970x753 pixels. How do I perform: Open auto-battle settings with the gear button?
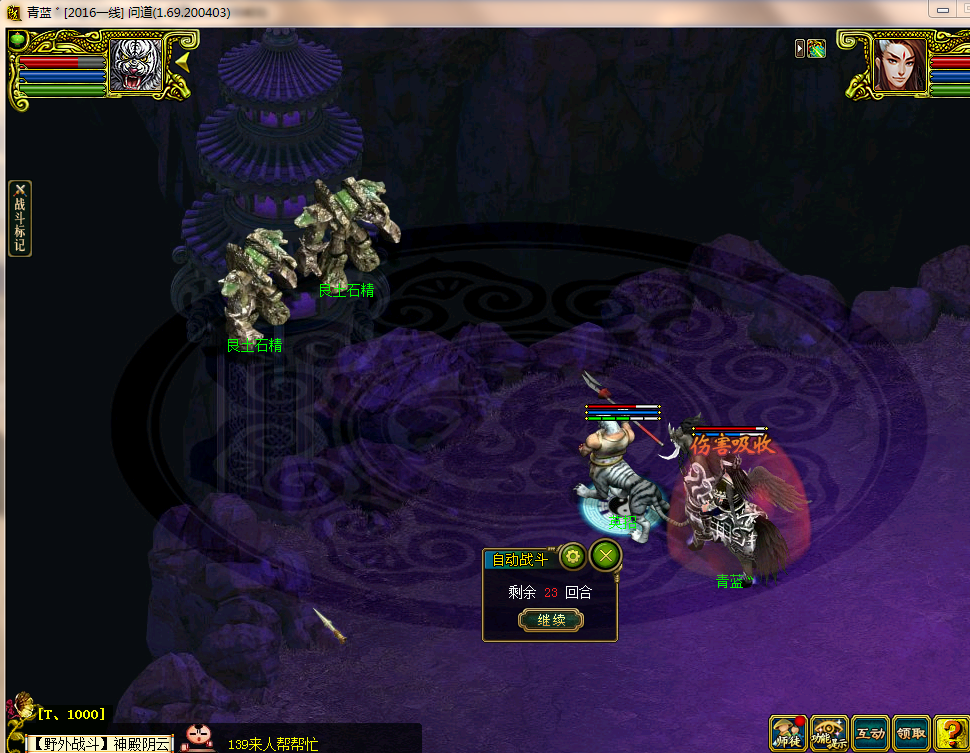[572, 556]
